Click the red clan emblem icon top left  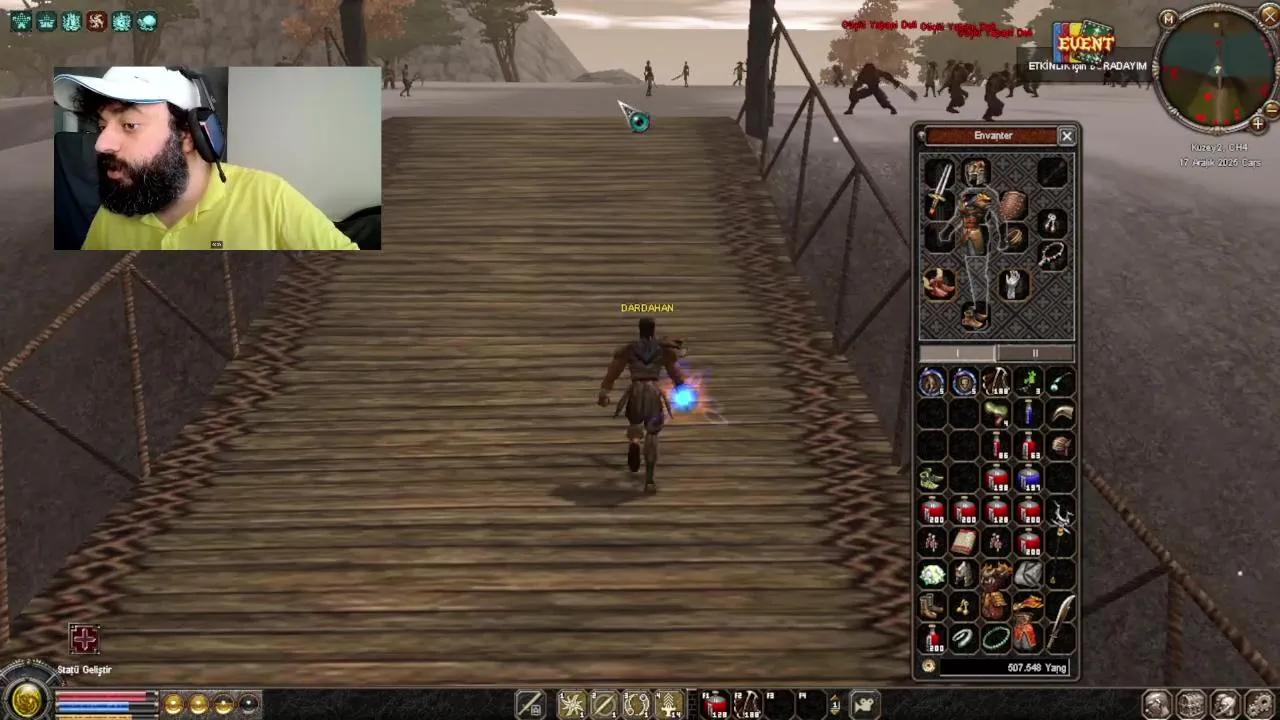pyautogui.click(x=96, y=21)
